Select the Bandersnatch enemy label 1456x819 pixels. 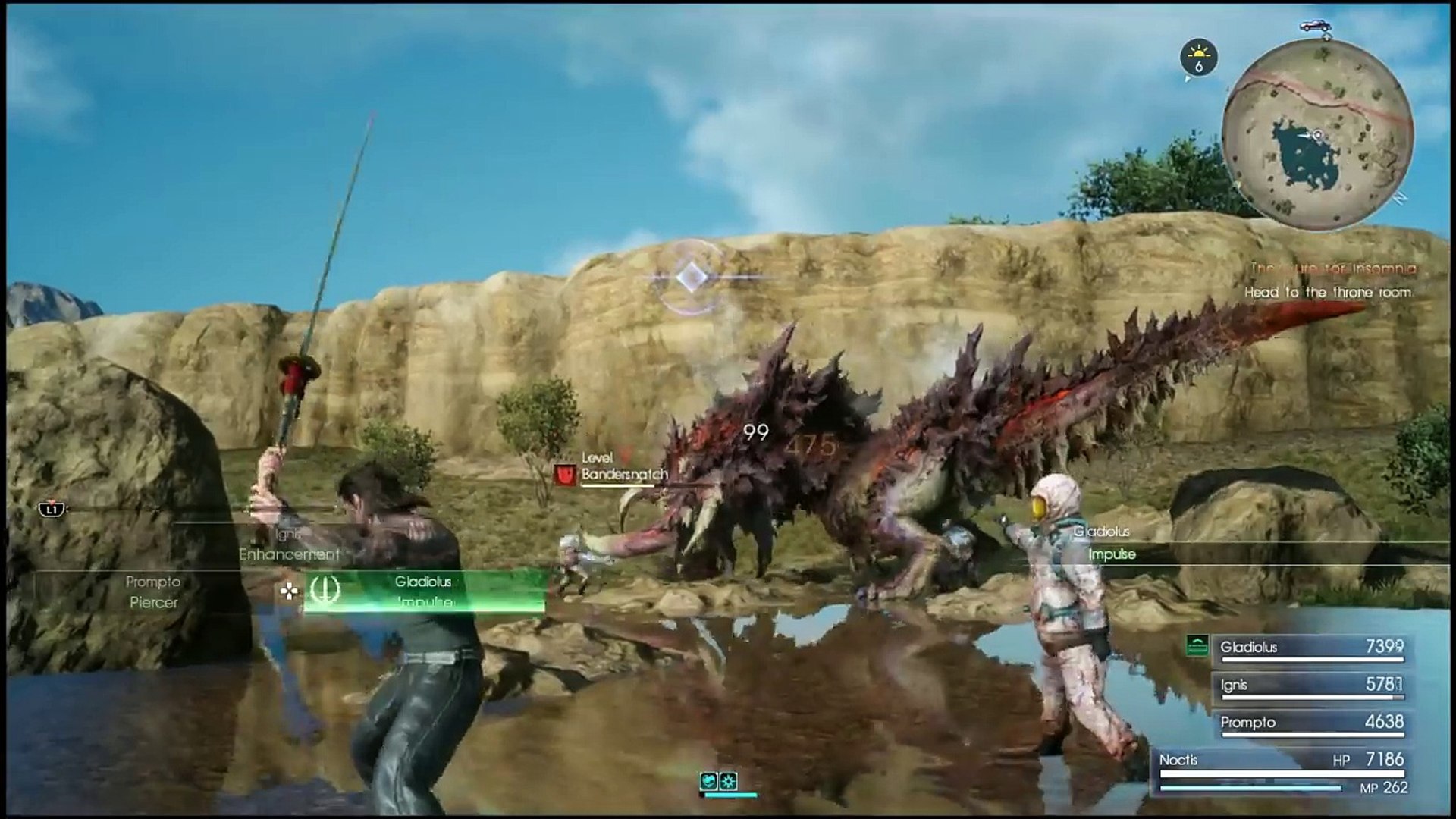pos(623,475)
